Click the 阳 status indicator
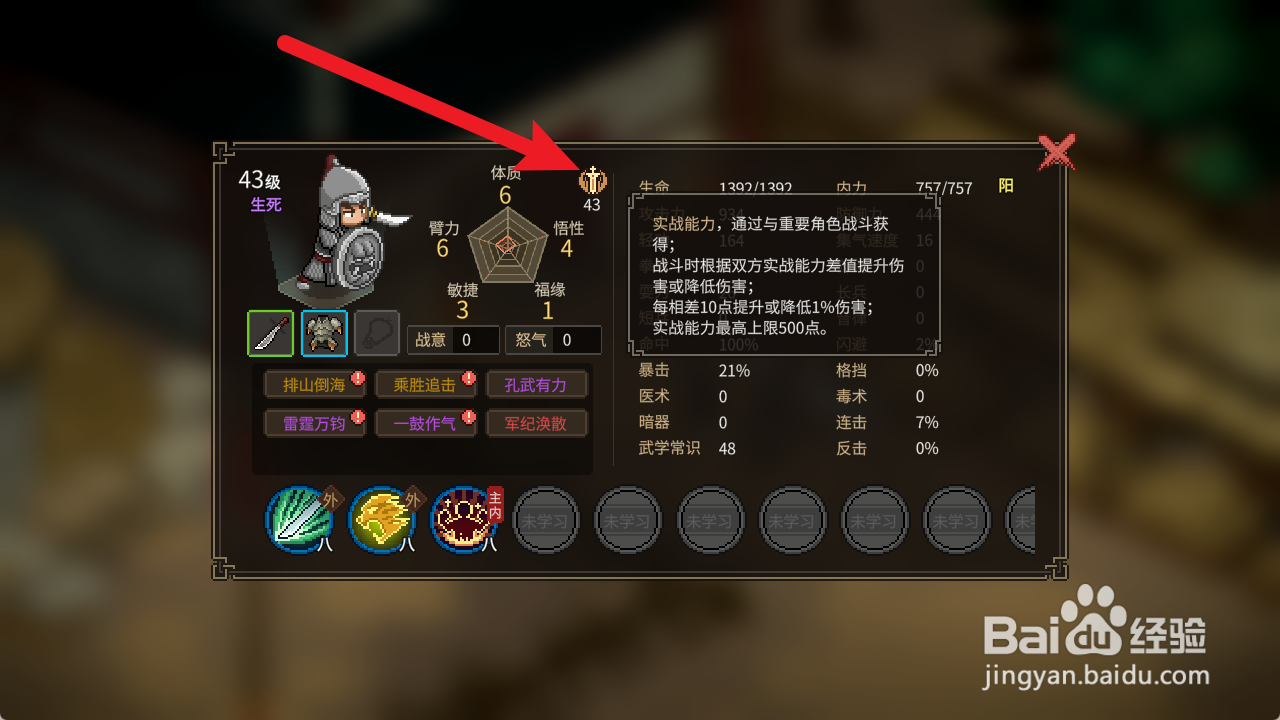 1006,185
